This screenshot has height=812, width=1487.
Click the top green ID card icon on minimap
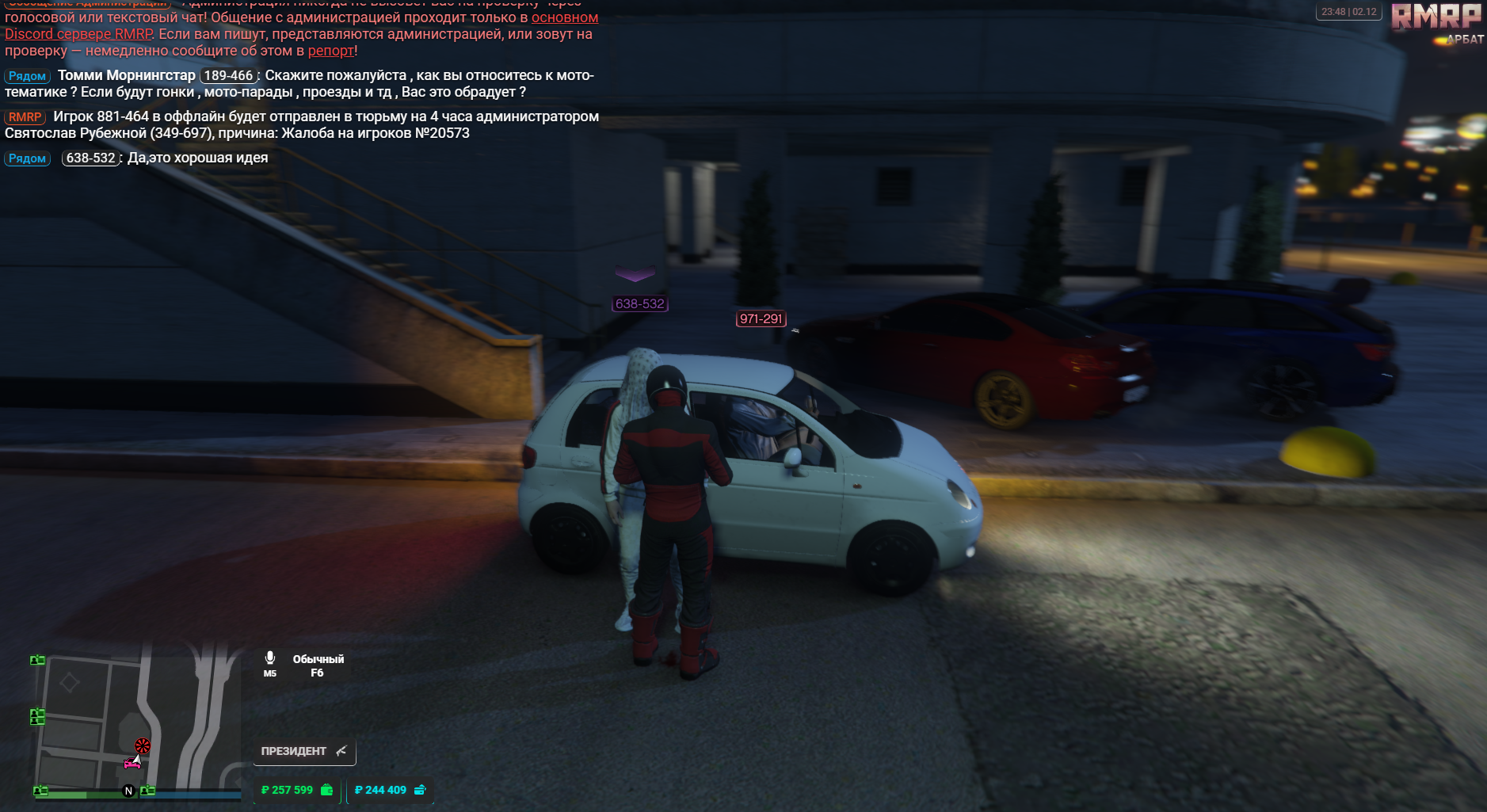pos(36,659)
